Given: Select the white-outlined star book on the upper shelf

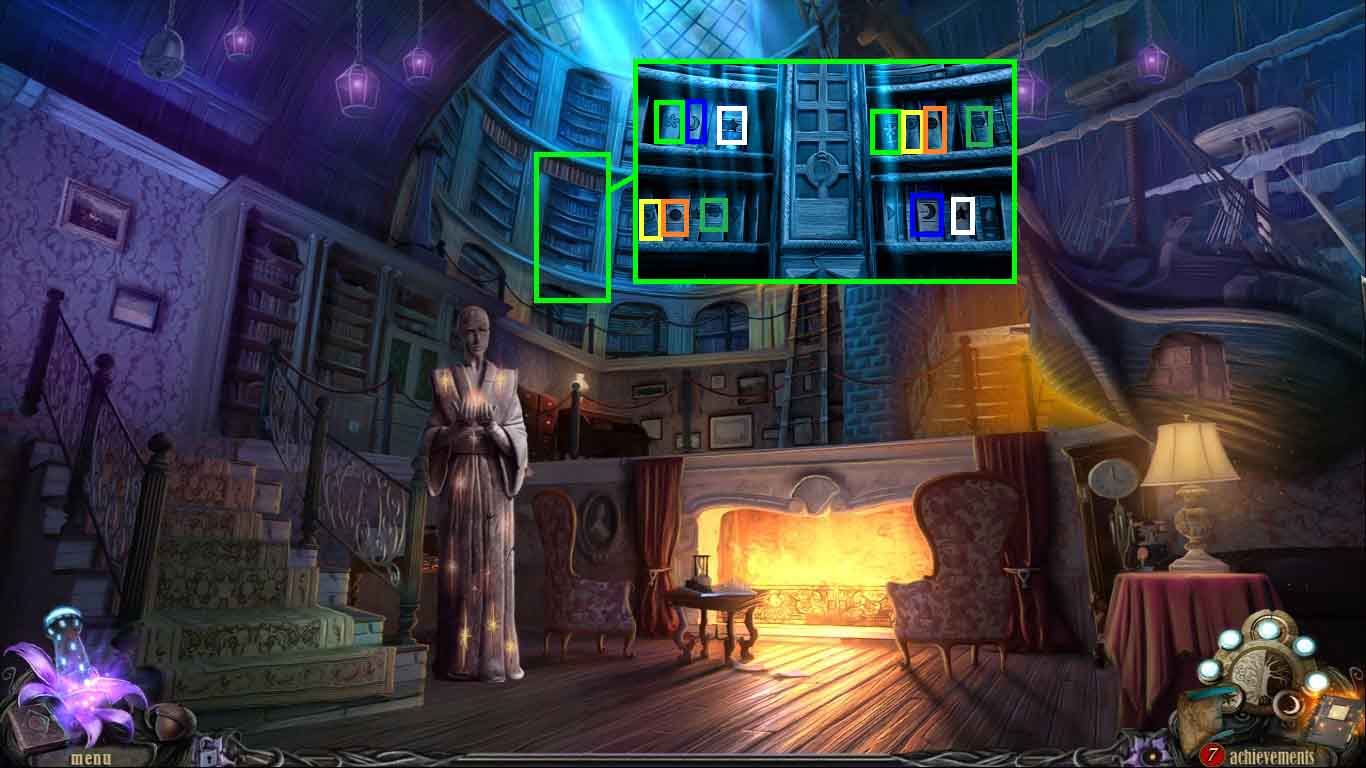Looking at the screenshot, I should coord(731,124).
